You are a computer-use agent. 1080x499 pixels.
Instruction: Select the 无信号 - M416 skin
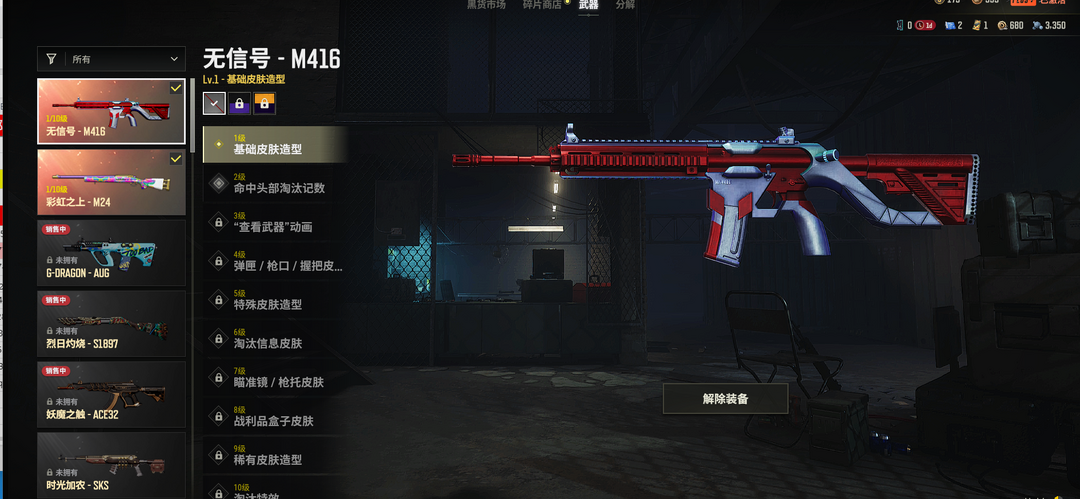point(111,111)
